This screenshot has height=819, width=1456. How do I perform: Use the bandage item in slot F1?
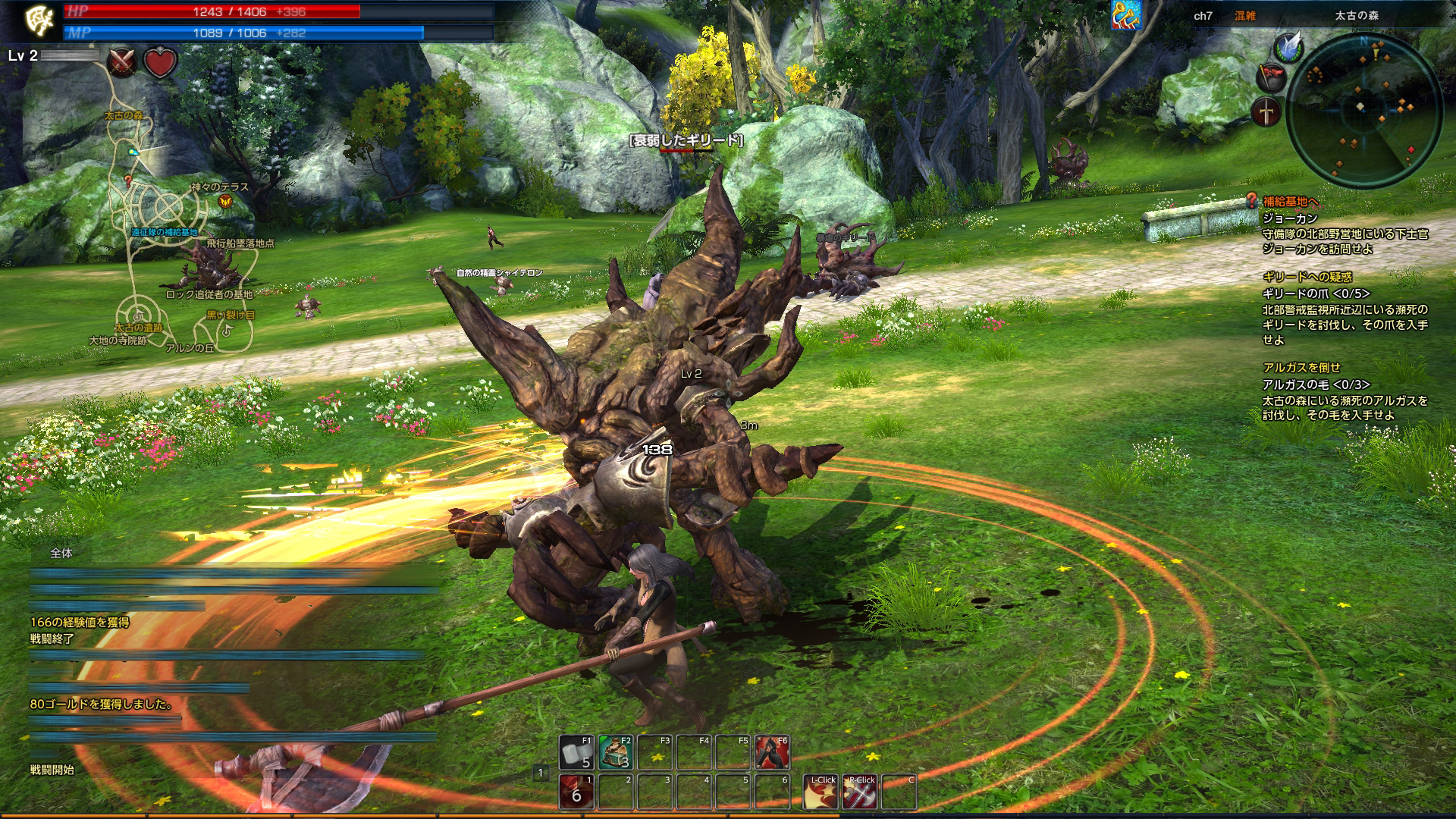click(x=577, y=752)
